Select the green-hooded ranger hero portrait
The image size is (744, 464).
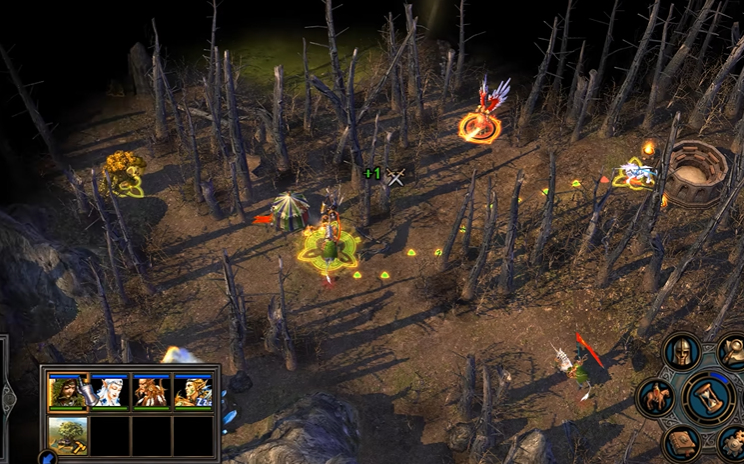[67, 393]
